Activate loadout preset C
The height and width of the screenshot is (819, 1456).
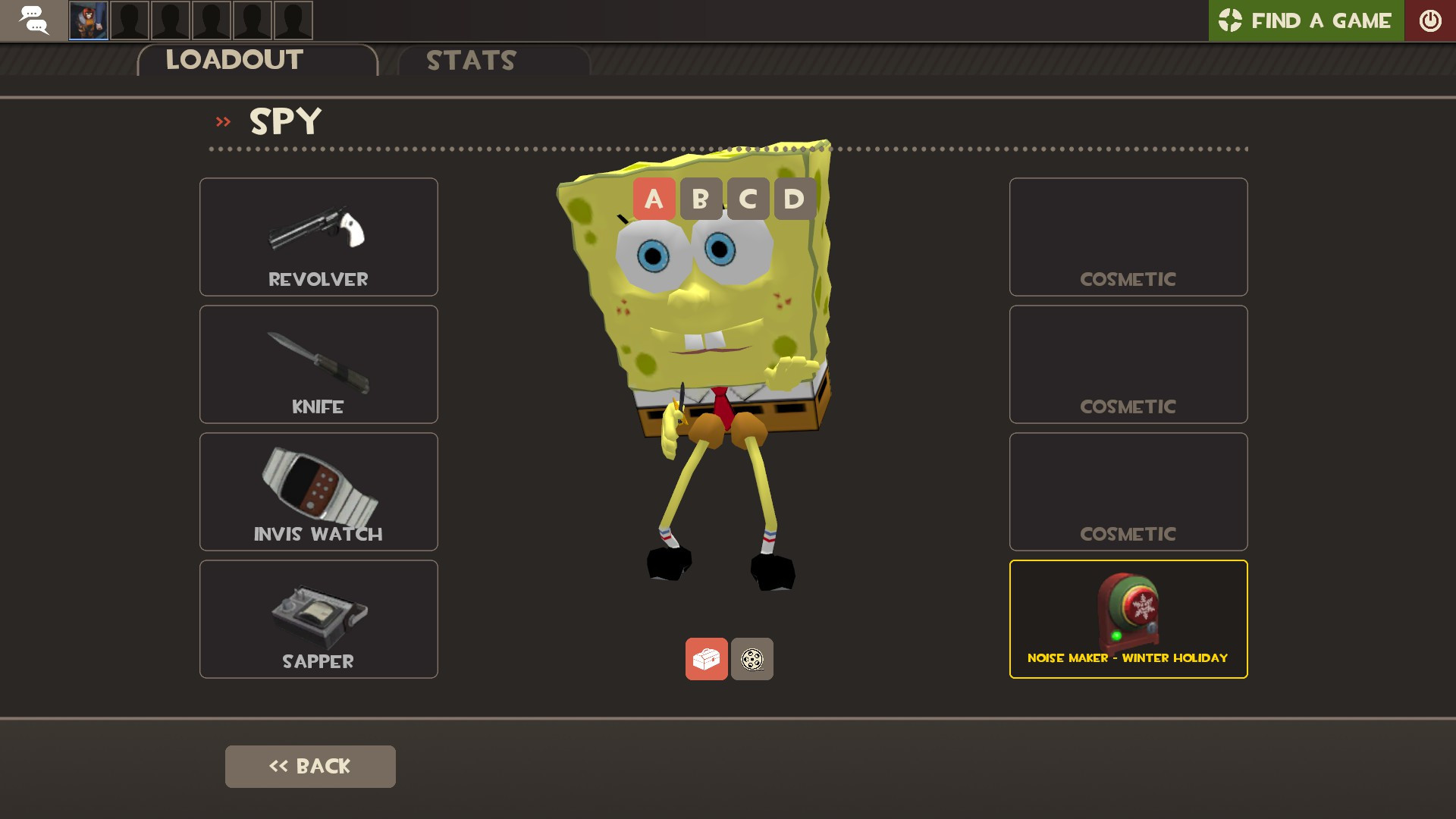[748, 199]
